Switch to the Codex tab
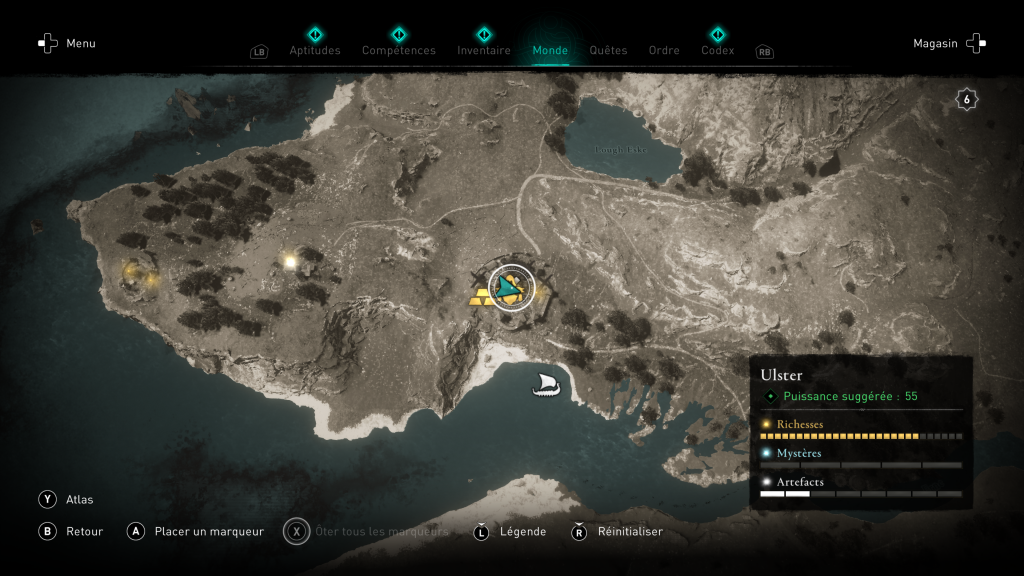 (x=717, y=50)
